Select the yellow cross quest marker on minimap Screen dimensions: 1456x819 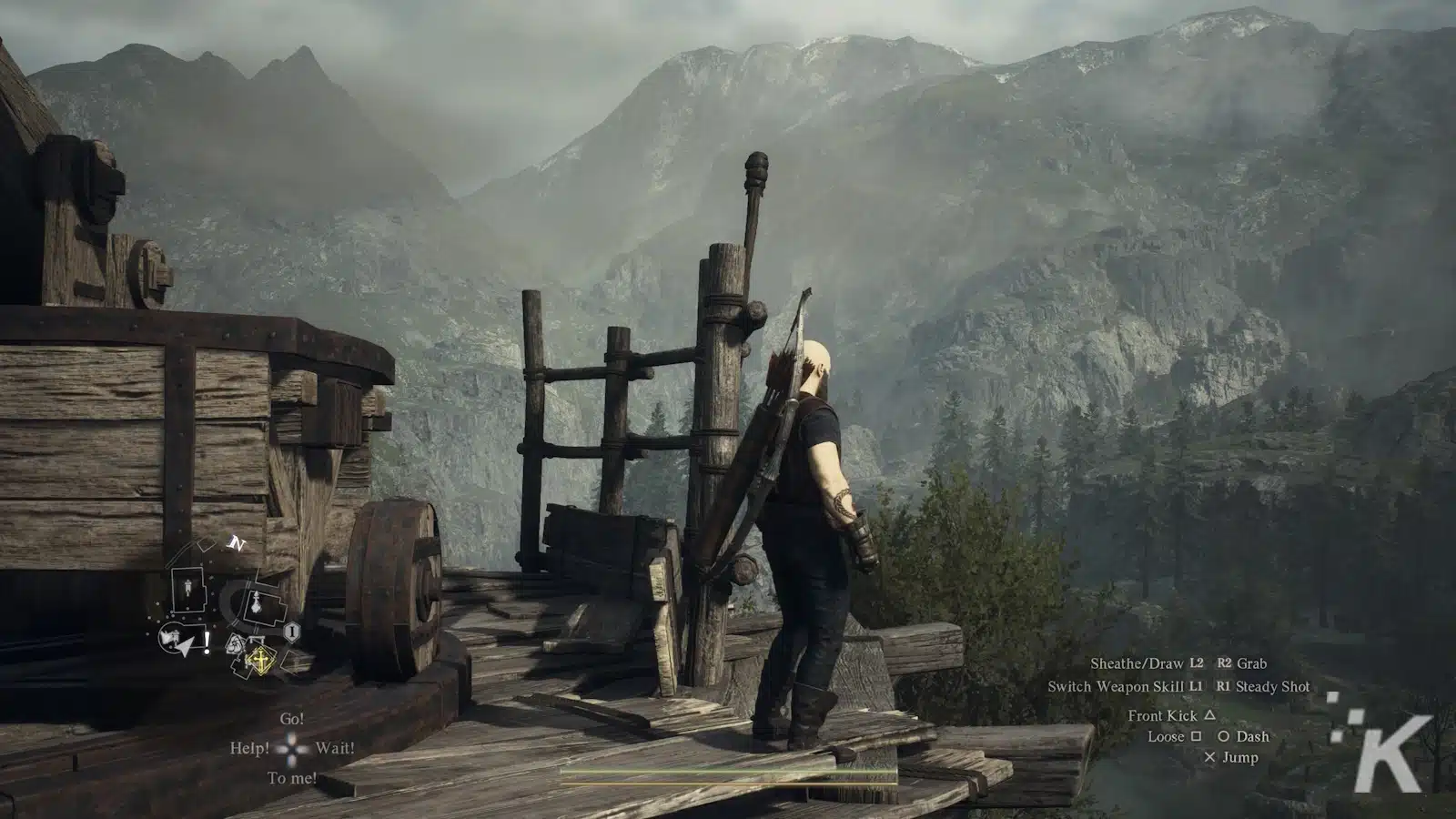click(261, 660)
